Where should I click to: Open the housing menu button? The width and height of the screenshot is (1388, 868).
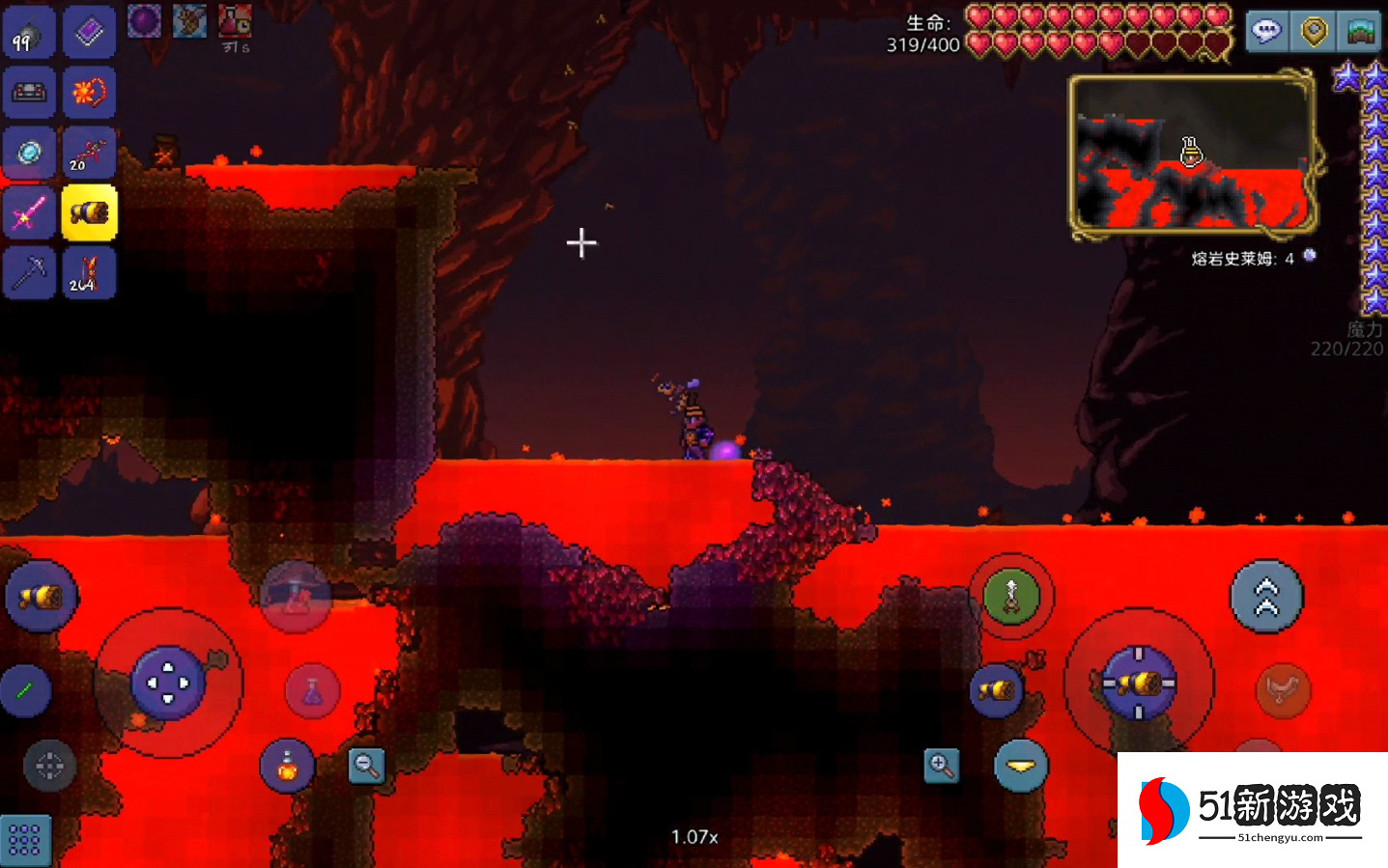pyautogui.click(x=1362, y=32)
